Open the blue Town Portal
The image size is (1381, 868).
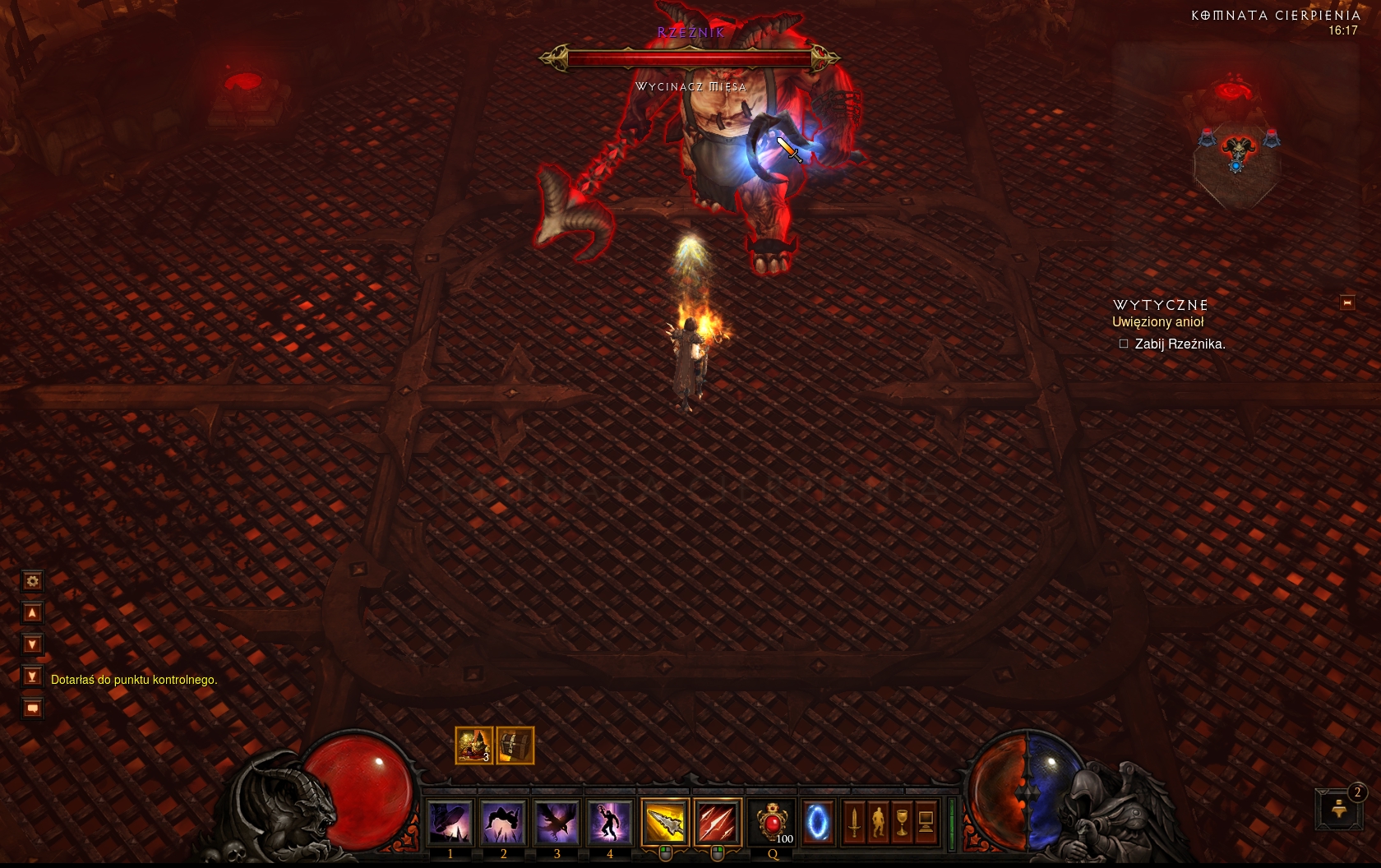click(817, 822)
